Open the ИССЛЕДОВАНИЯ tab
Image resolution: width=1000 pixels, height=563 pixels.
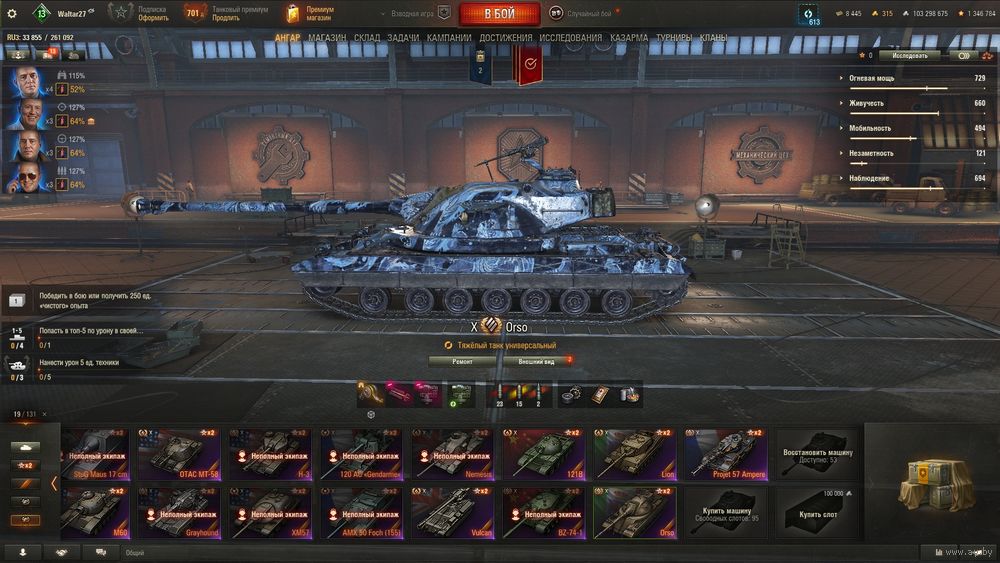click(x=570, y=38)
